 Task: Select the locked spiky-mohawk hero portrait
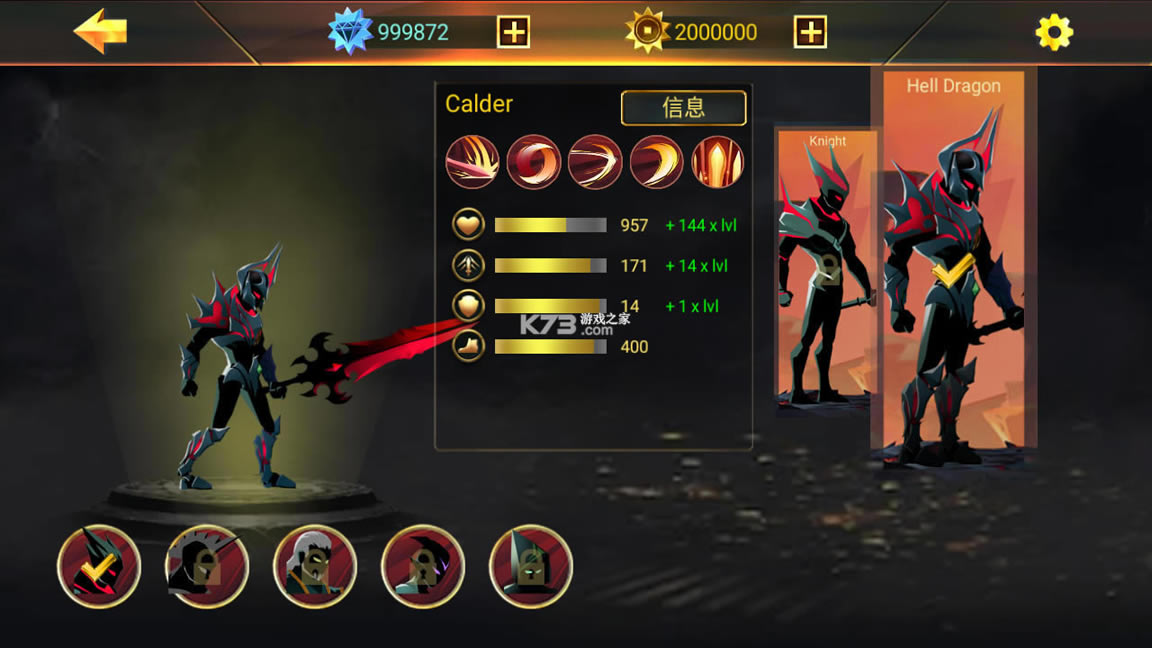[207, 566]
